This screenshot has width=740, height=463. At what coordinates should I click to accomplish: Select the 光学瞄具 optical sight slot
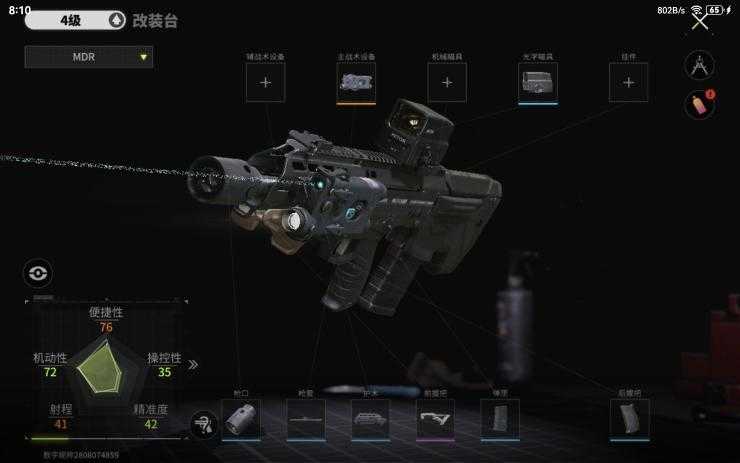538,83
